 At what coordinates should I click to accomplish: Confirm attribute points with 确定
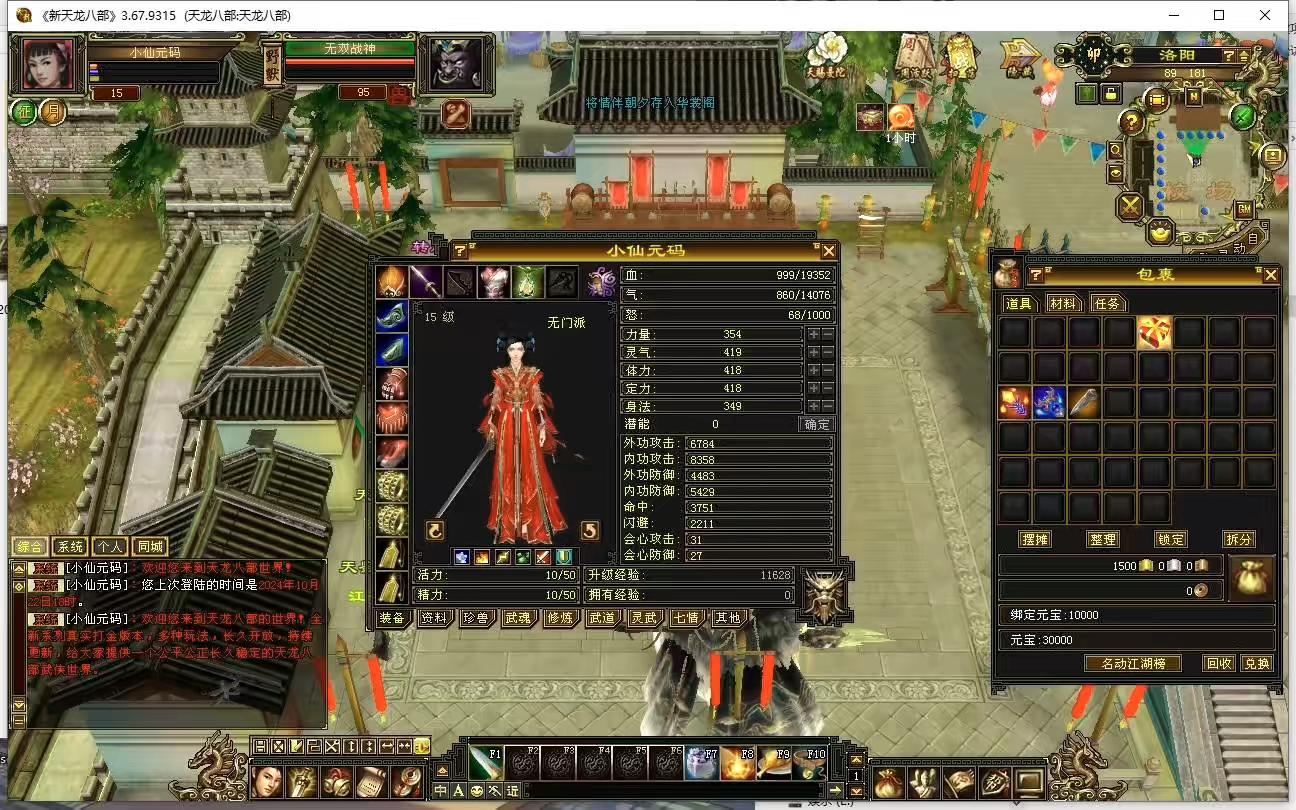click(816, 424)
